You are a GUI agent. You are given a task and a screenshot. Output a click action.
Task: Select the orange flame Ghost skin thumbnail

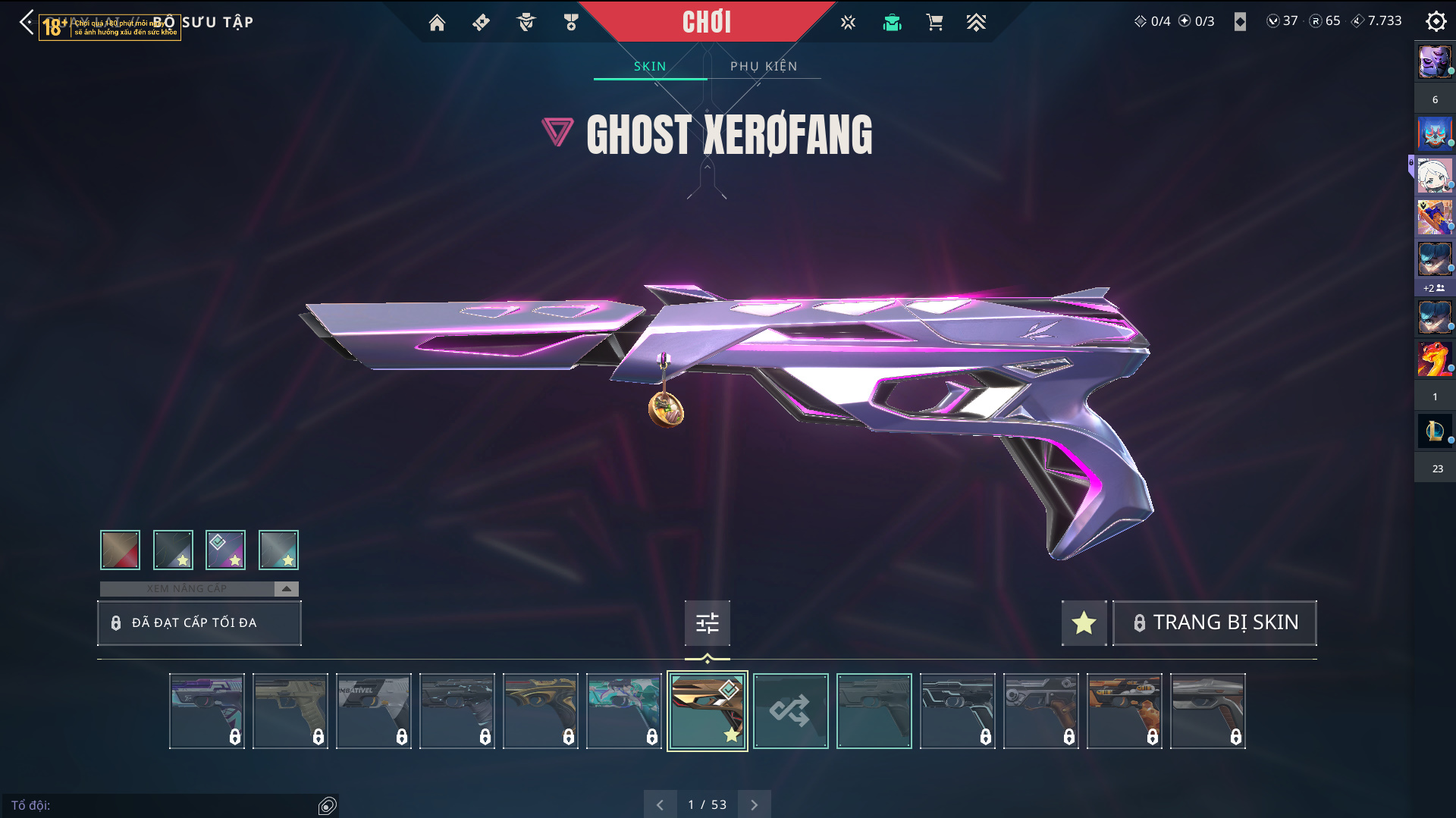[x=1124, y=710]
